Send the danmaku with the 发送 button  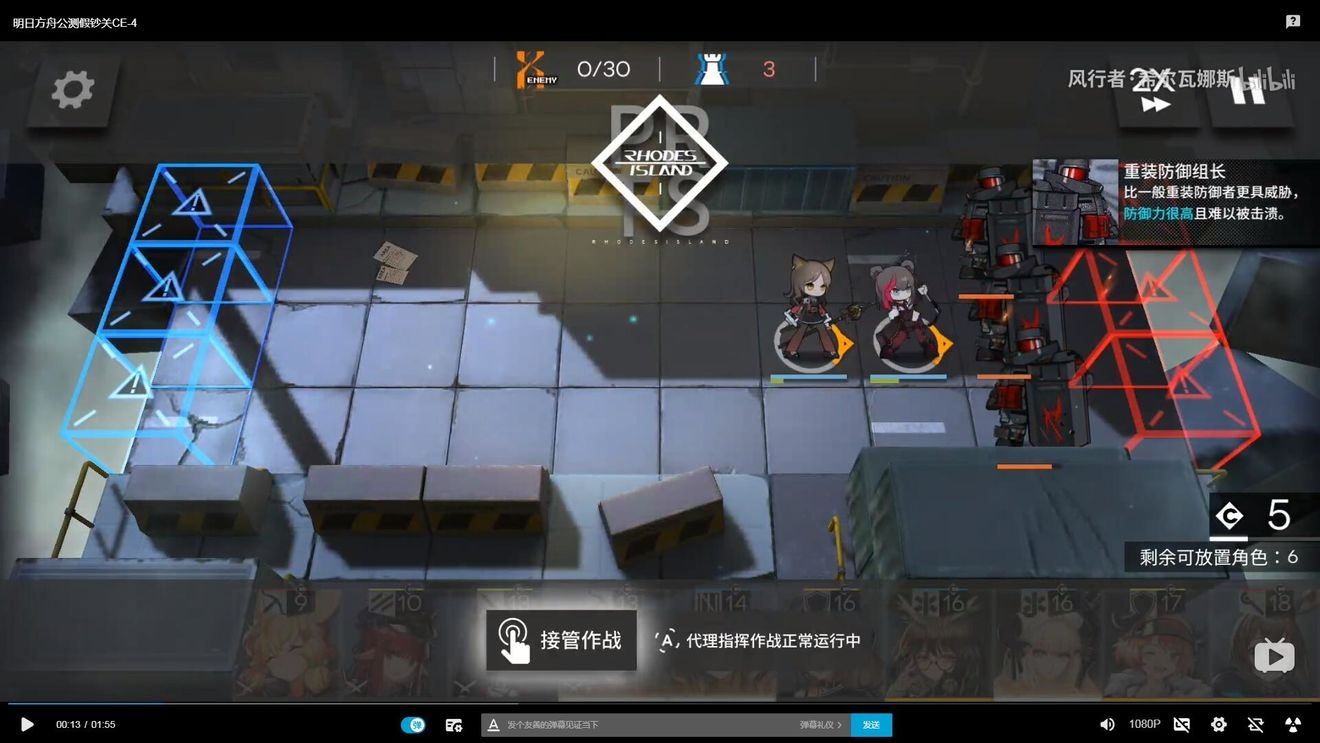coord(871,725)
